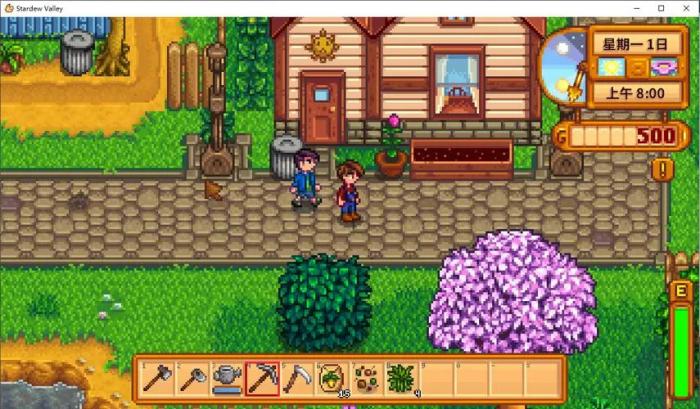Choose the brown seeds hotbar slot
700x409 pixels.
pyautogui.click(x=366, y=377)
